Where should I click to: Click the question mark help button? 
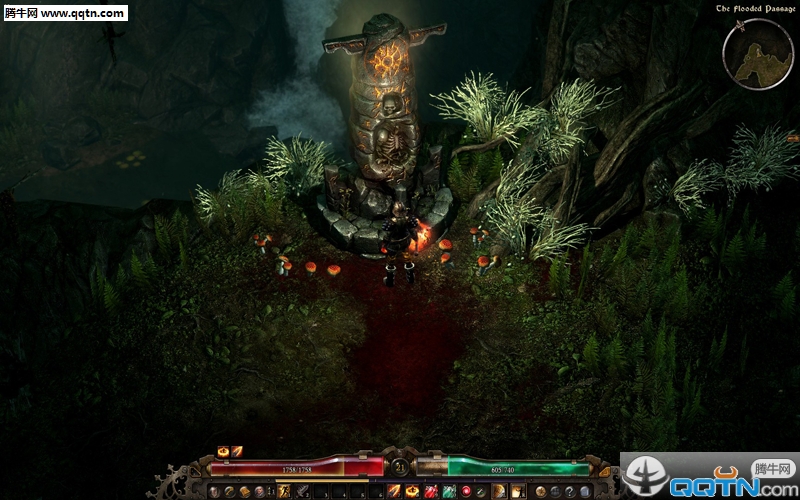(569, 491)
